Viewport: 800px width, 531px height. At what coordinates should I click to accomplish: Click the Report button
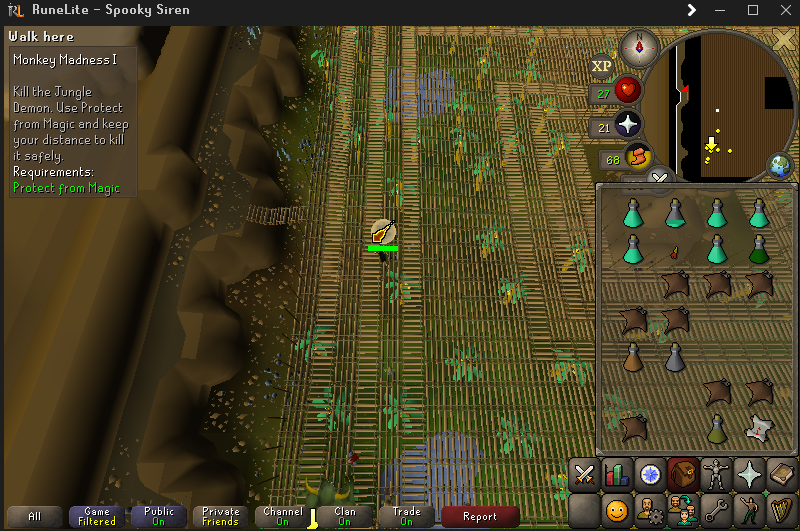tap(480, 517)
